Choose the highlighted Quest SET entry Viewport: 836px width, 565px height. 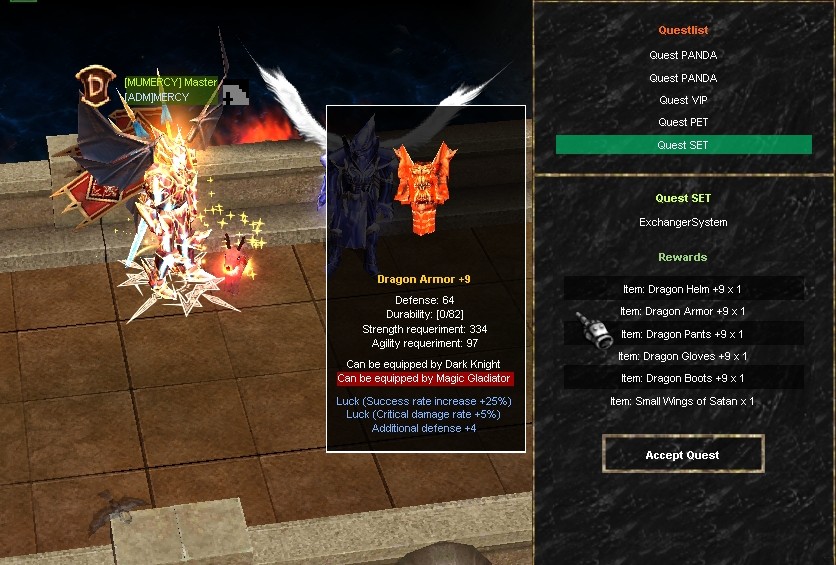click(x=683, y=145)
